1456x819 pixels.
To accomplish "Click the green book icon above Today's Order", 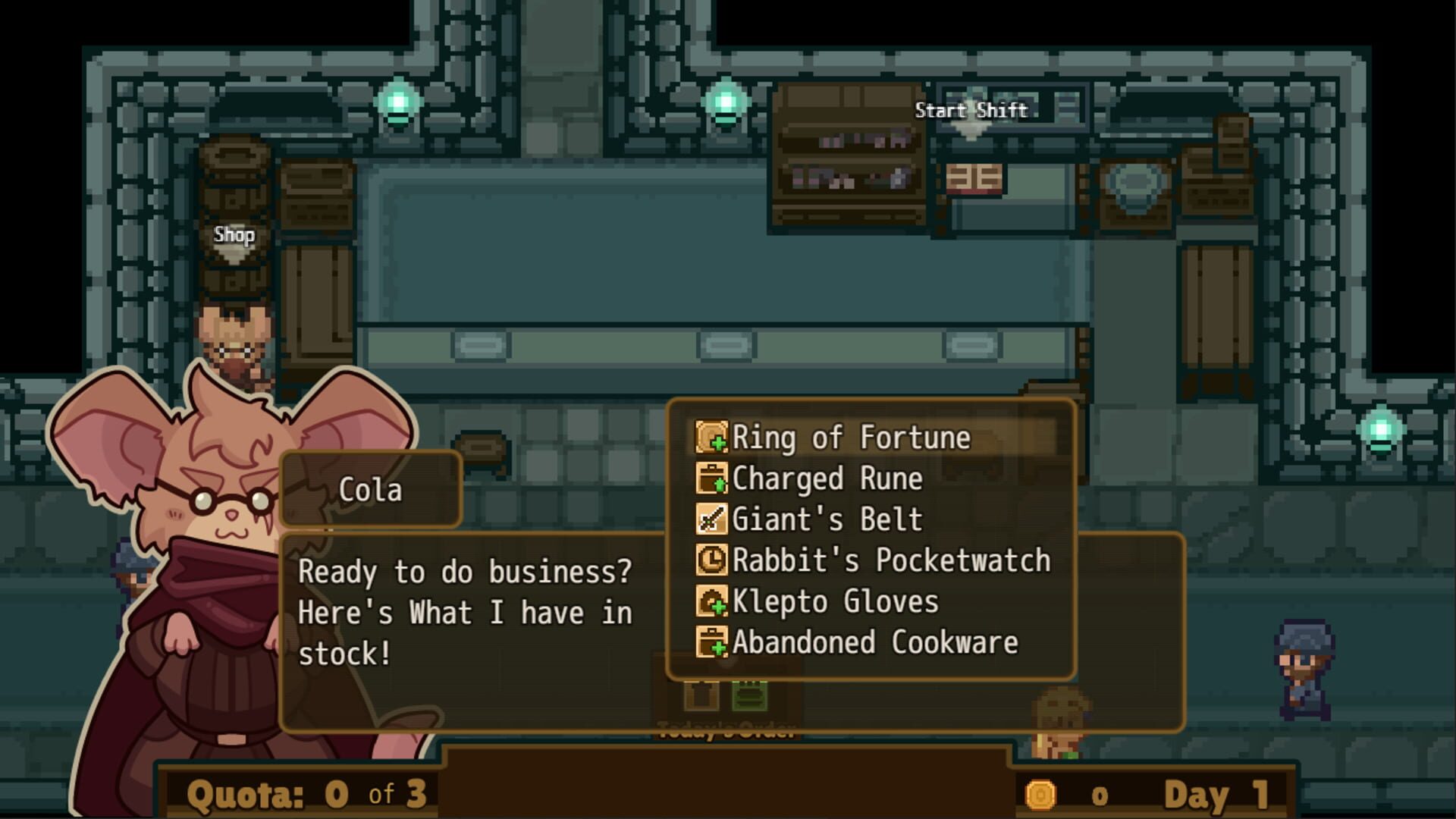I will 748,695.
